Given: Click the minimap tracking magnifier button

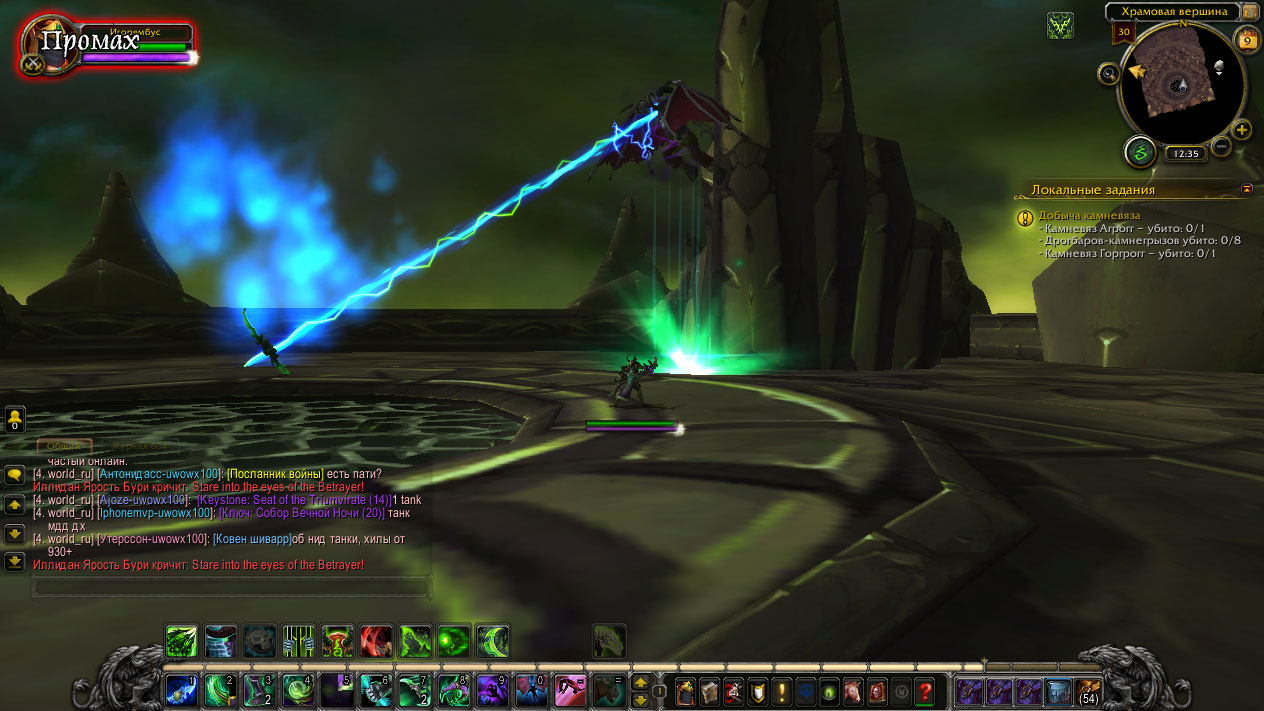Looking at the screenshot, I should pyautogui.click(x=1108, y=73).
